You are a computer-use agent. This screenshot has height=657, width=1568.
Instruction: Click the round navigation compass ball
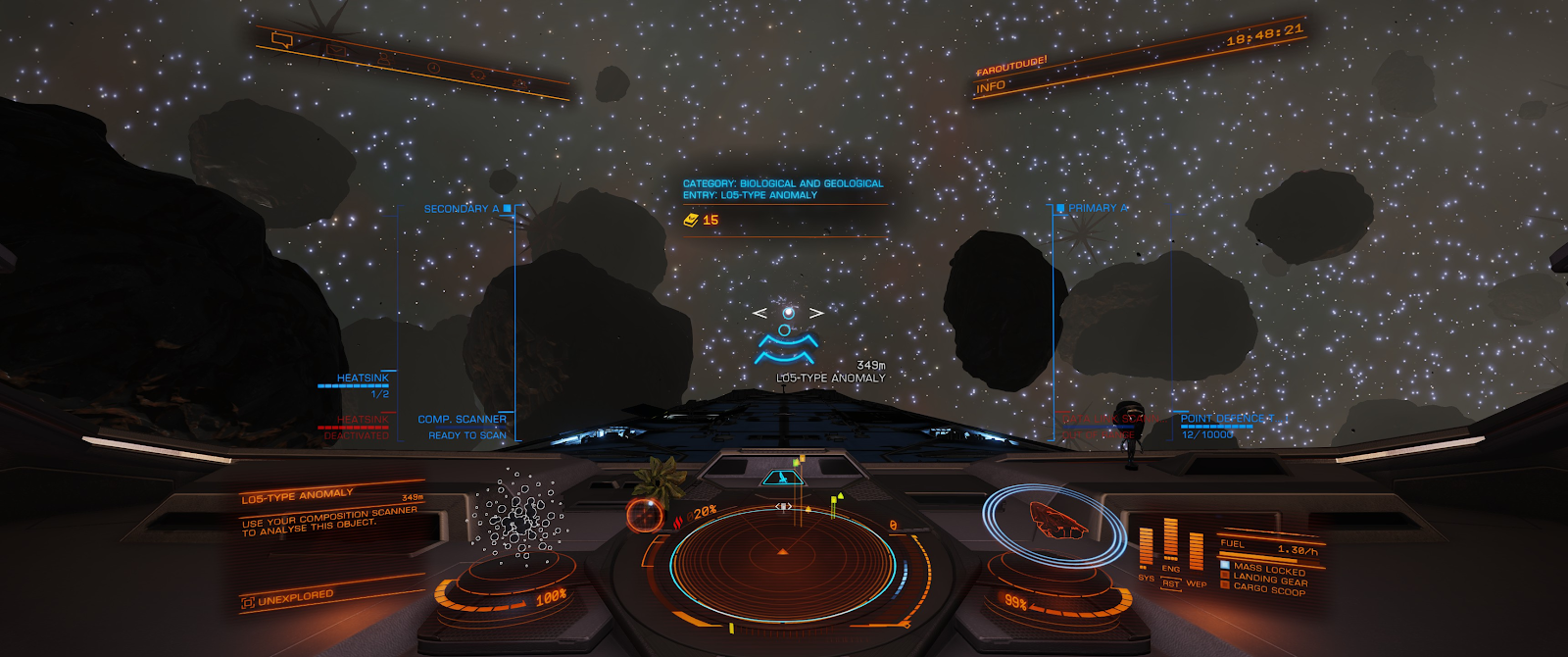click(644, 514)
